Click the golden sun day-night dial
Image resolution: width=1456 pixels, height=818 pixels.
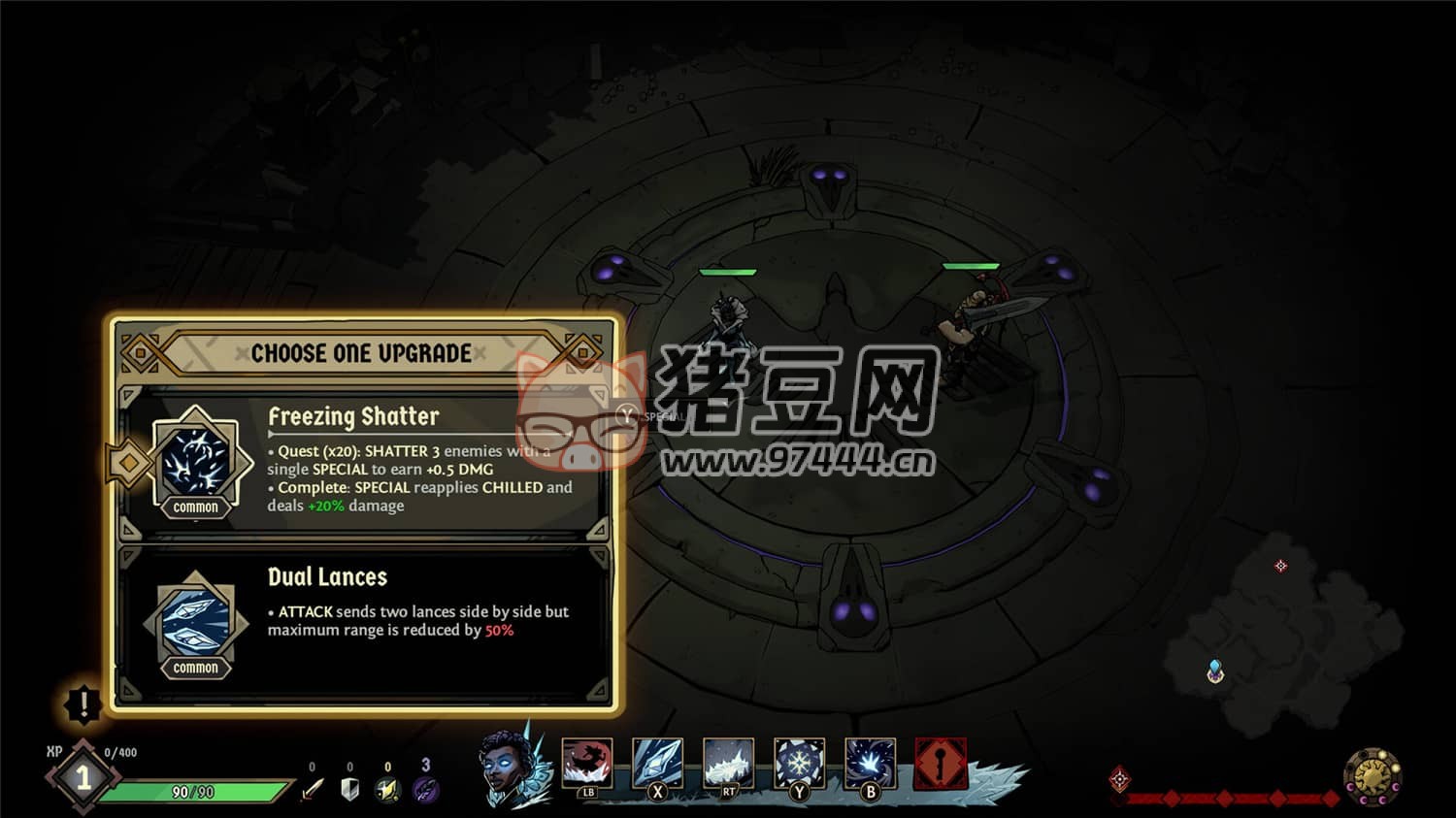click(1373, 776)
